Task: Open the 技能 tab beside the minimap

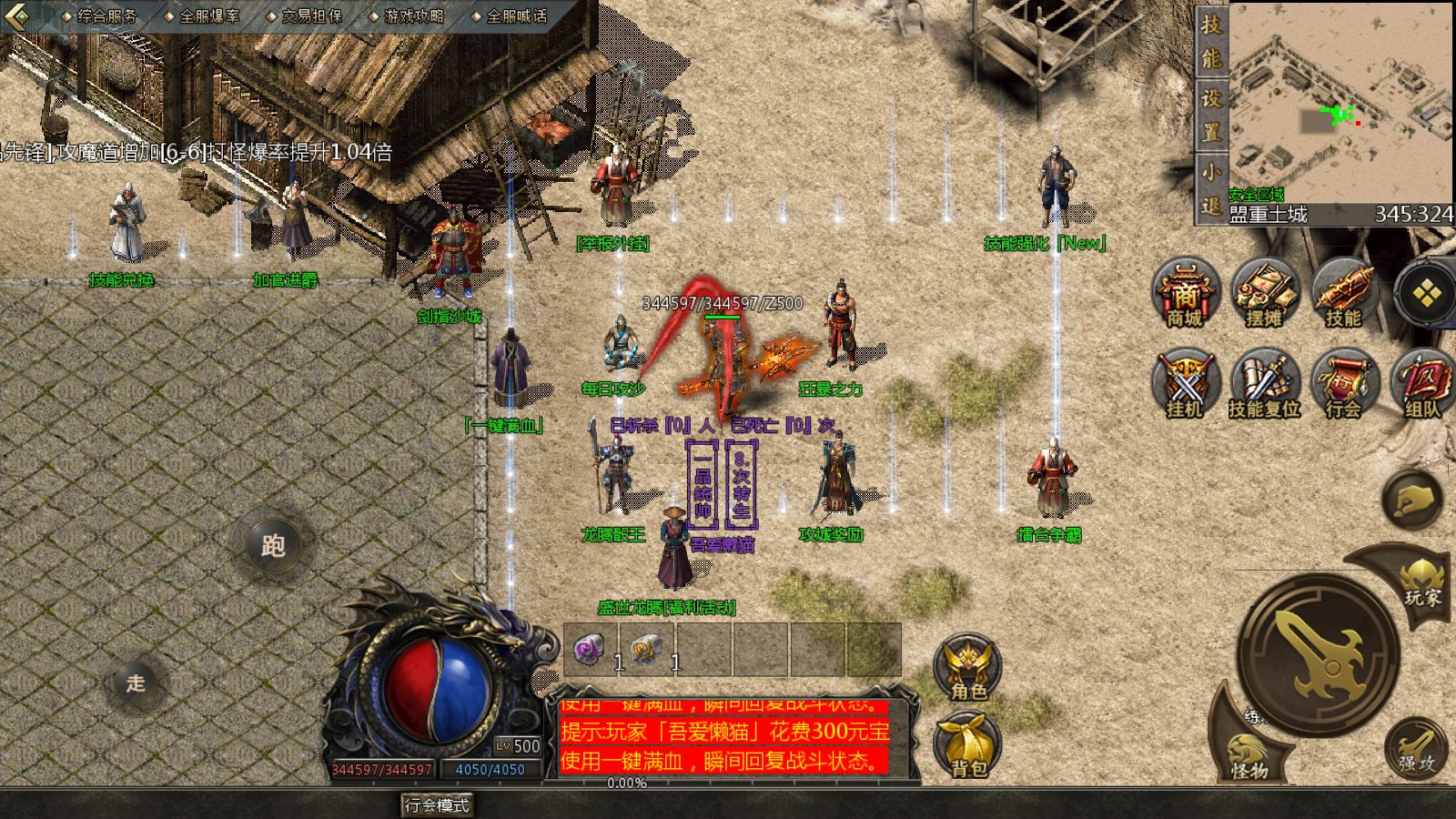Action: [1210, 41]
